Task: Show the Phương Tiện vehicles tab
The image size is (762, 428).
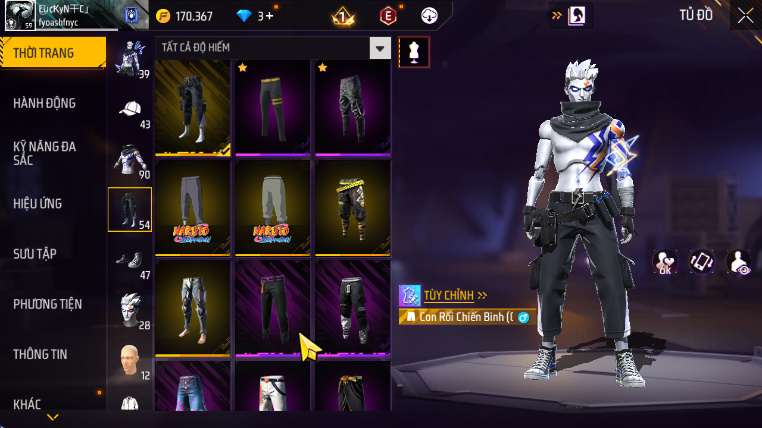Action: tap(47, 304)
